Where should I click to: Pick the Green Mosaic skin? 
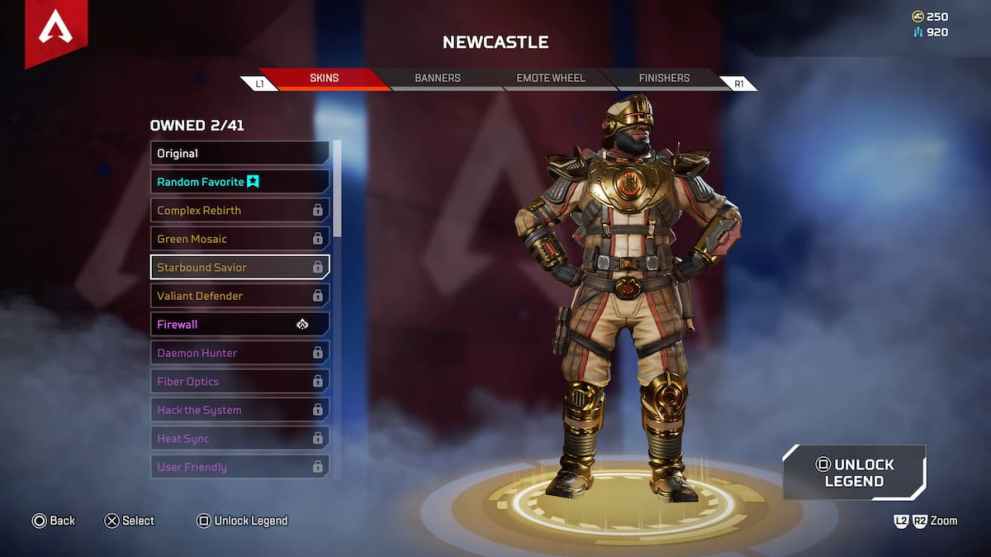click(240, 239)
